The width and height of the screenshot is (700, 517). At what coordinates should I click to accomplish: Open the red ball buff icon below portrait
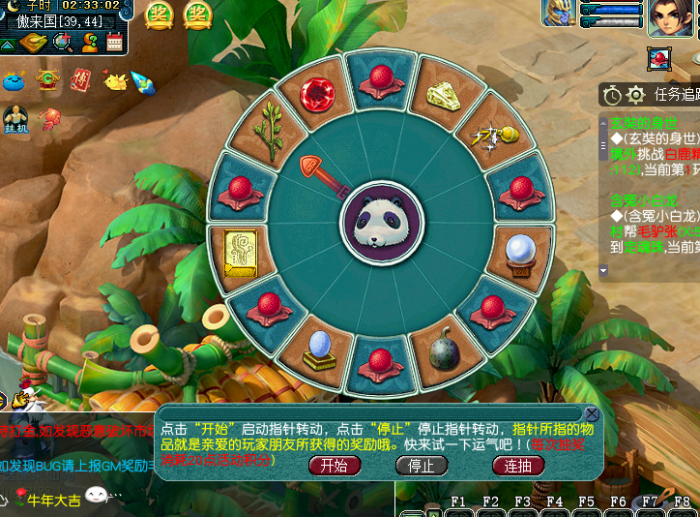pos(658,59)
